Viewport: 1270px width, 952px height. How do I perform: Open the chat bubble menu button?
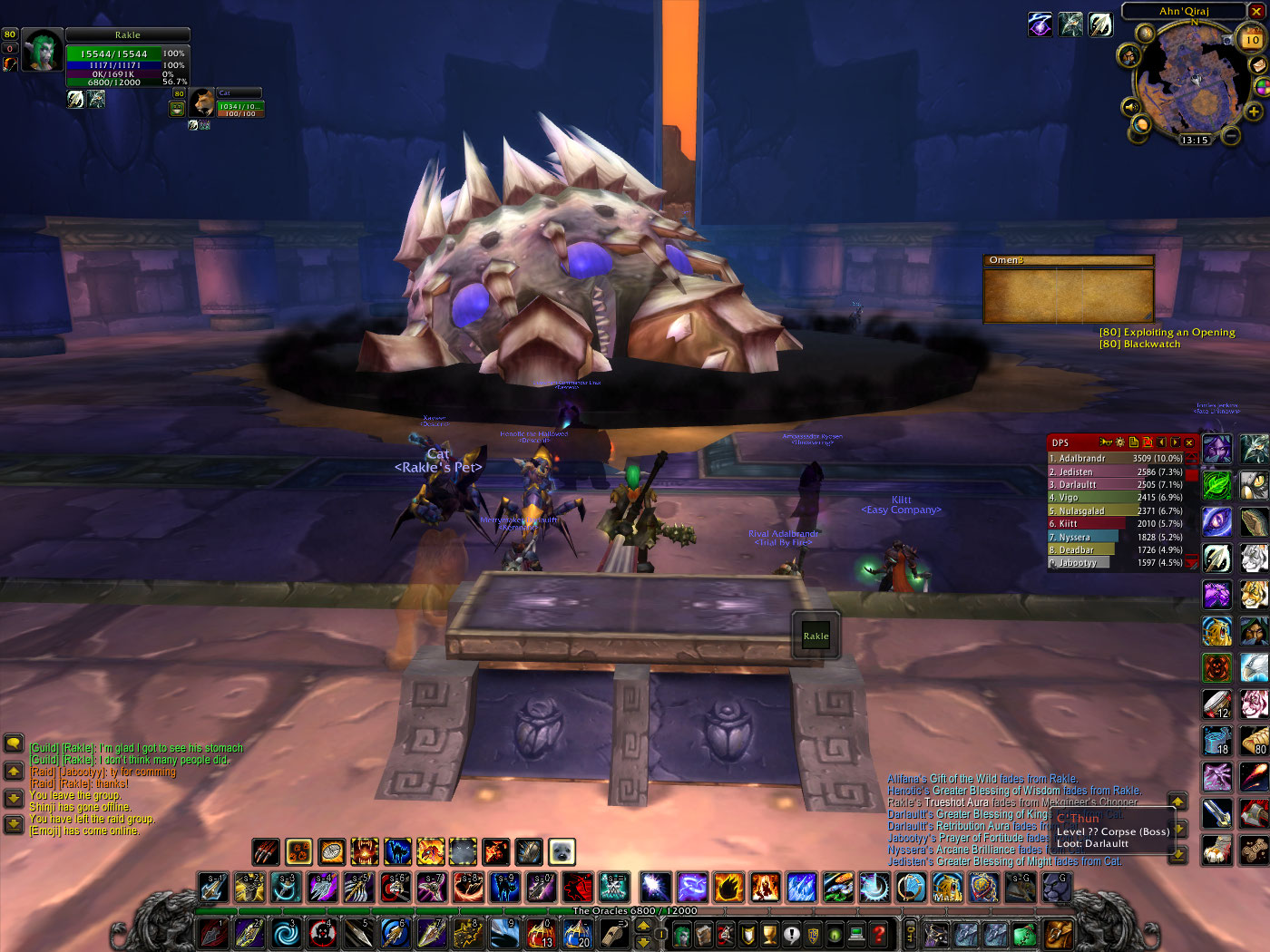(13, 743)
